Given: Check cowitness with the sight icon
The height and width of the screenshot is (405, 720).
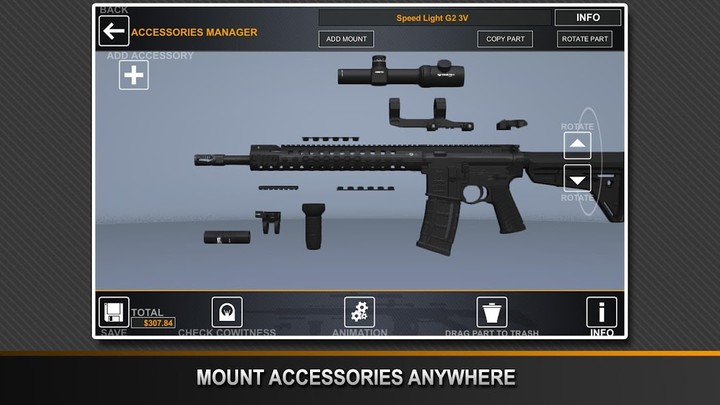Looking at the screenshot, I should (228, 312).
